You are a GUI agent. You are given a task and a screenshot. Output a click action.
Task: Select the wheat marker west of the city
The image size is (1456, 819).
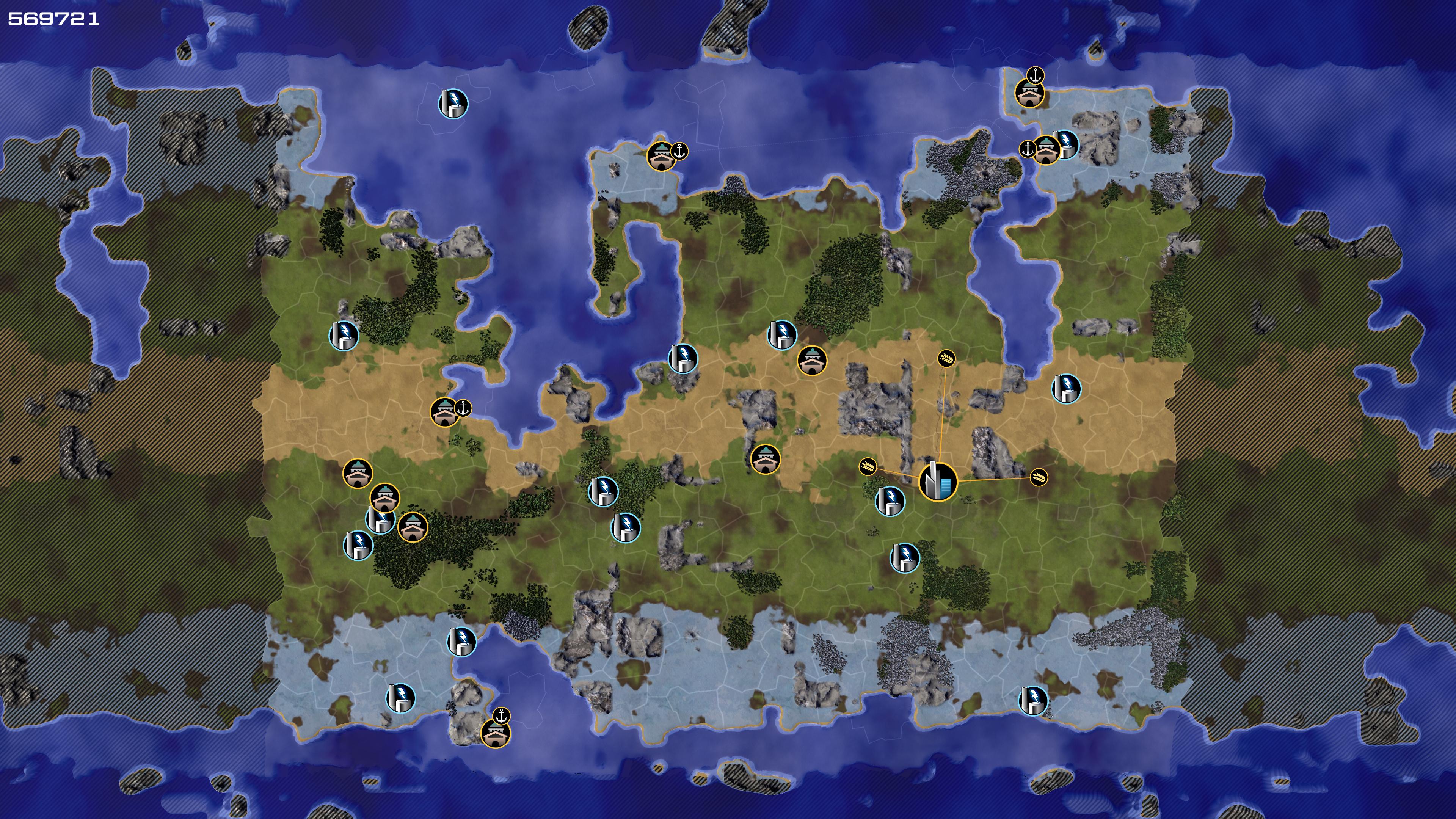[868, 467]
